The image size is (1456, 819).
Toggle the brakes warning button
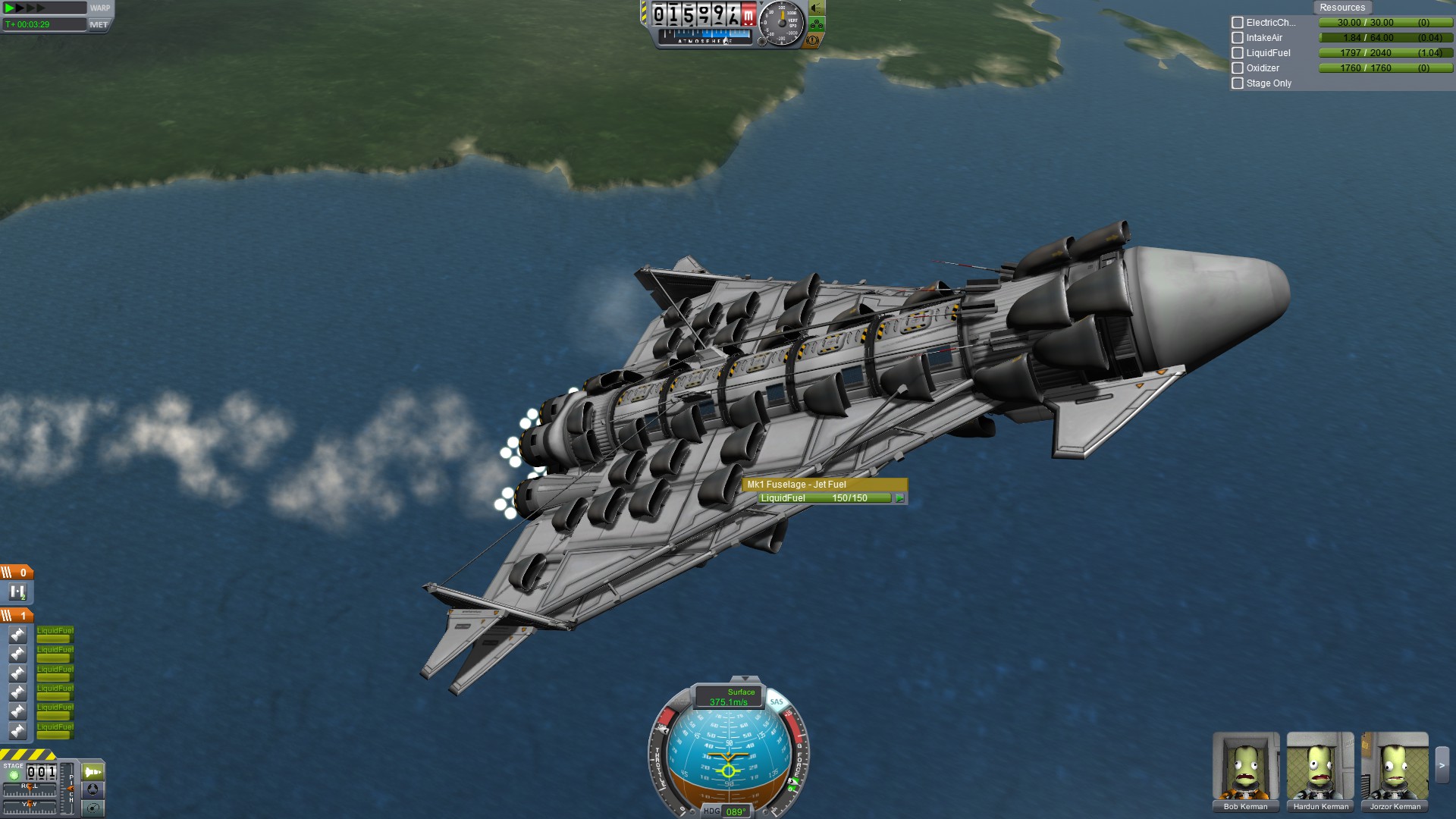point(813,40)
